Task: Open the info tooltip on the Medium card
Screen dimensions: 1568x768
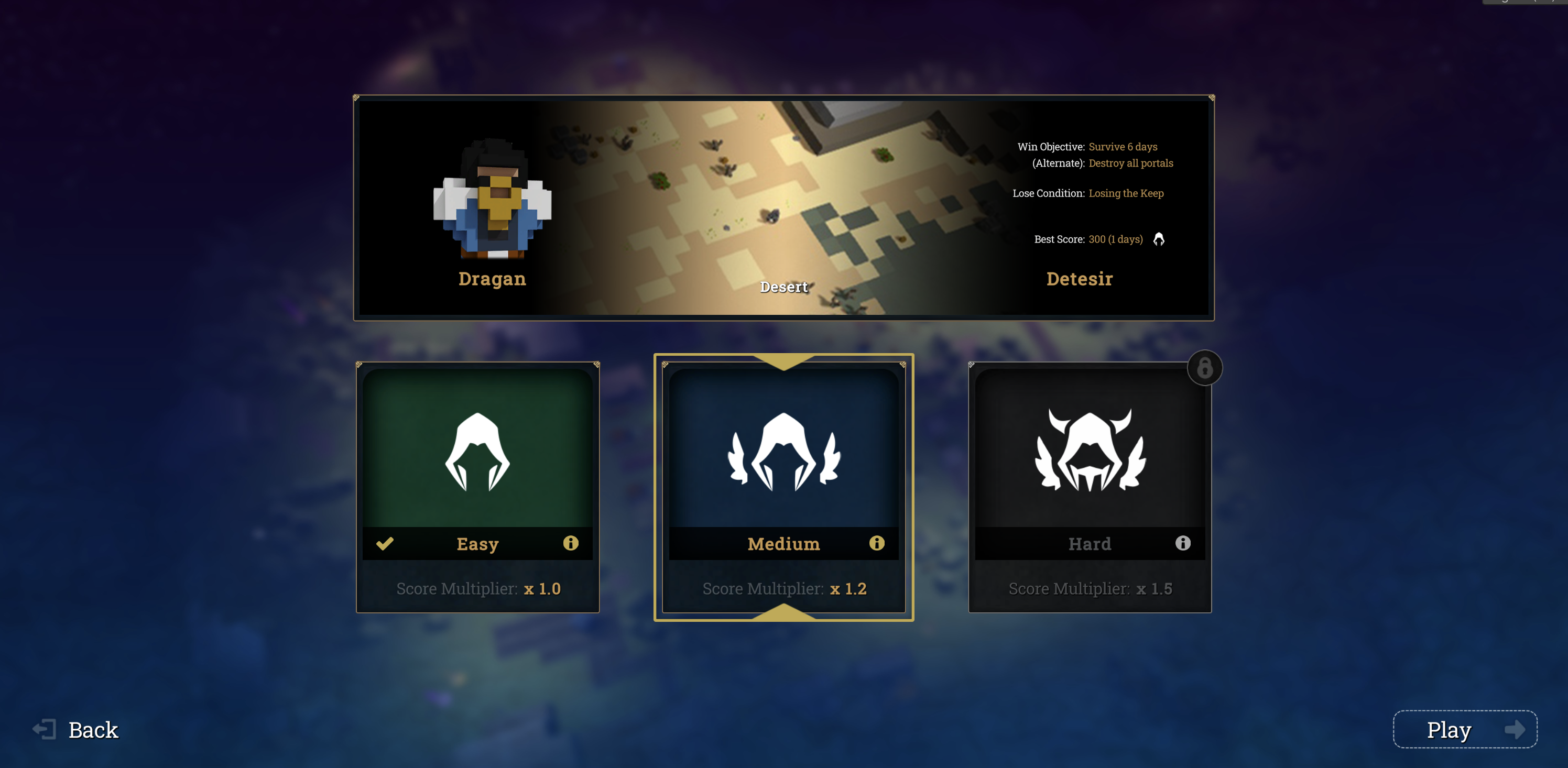Action: point(877,543)
